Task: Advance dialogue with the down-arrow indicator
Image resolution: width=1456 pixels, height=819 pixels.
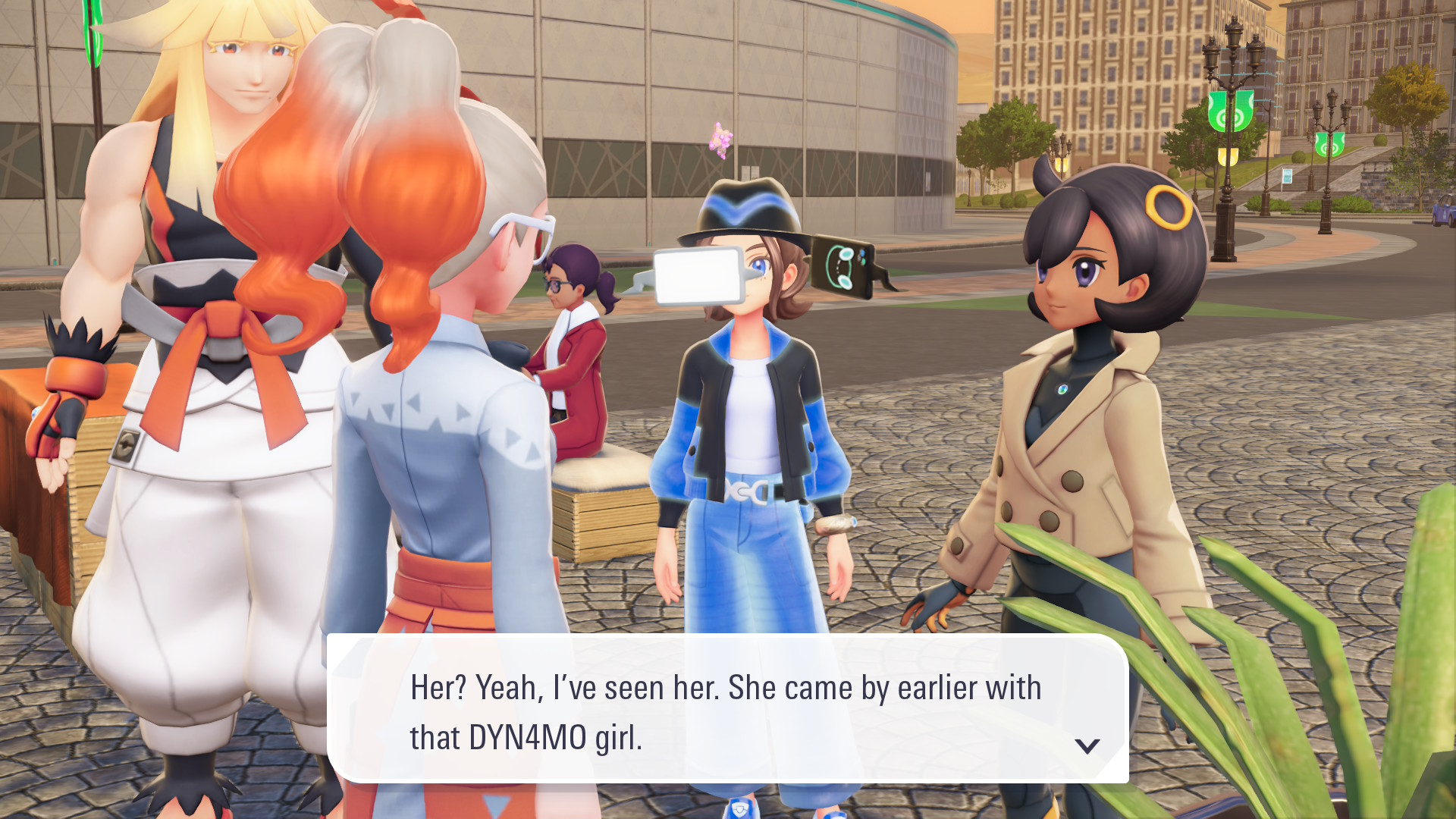Action: coord(1087,746)
